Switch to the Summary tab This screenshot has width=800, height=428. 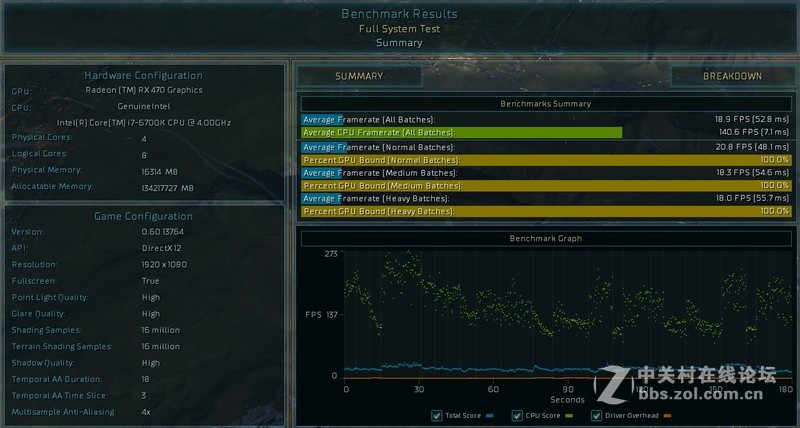(x=359, y=76)
